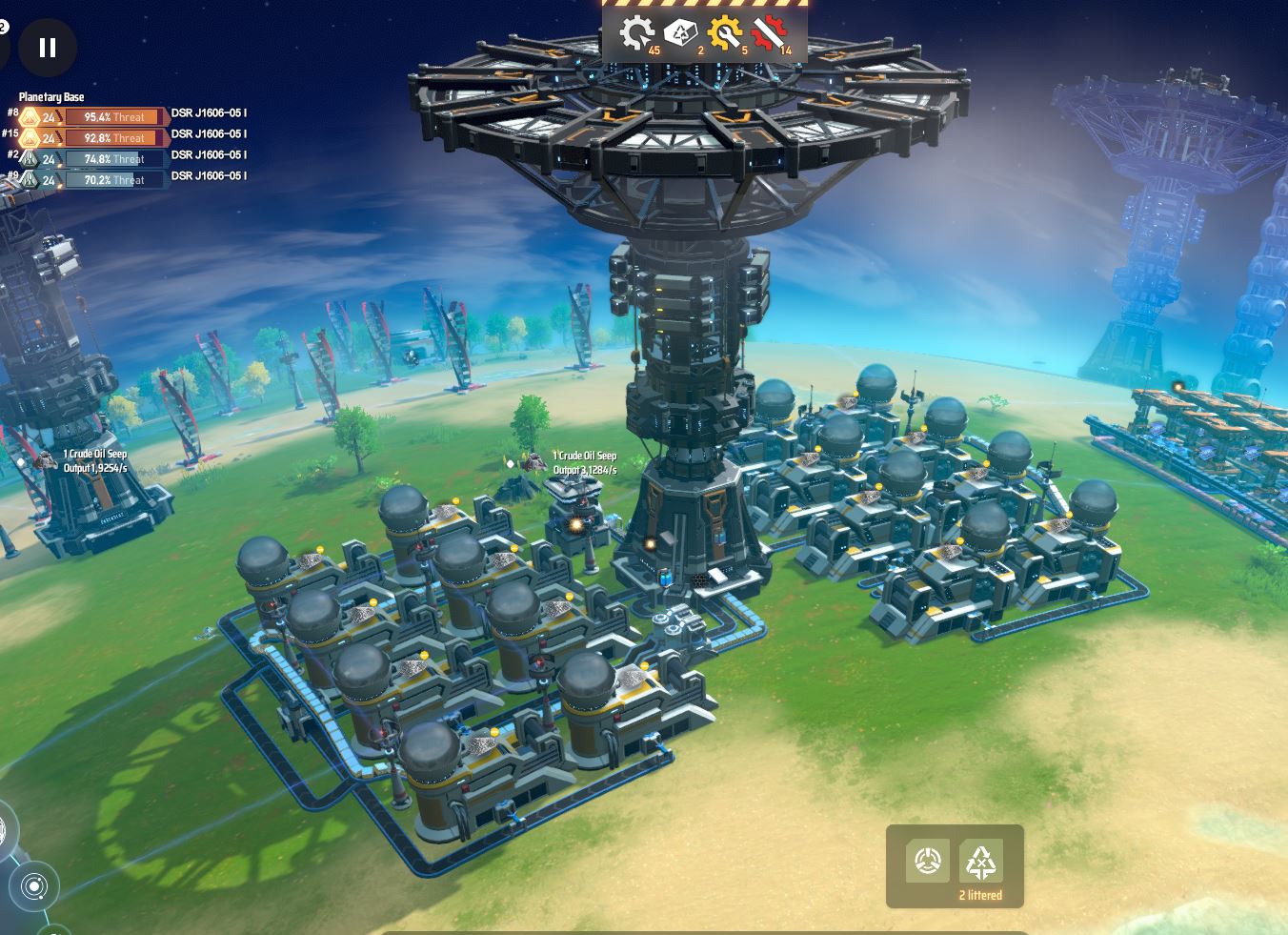Click the pause button

pyautogui.click(x=47, y=47)
